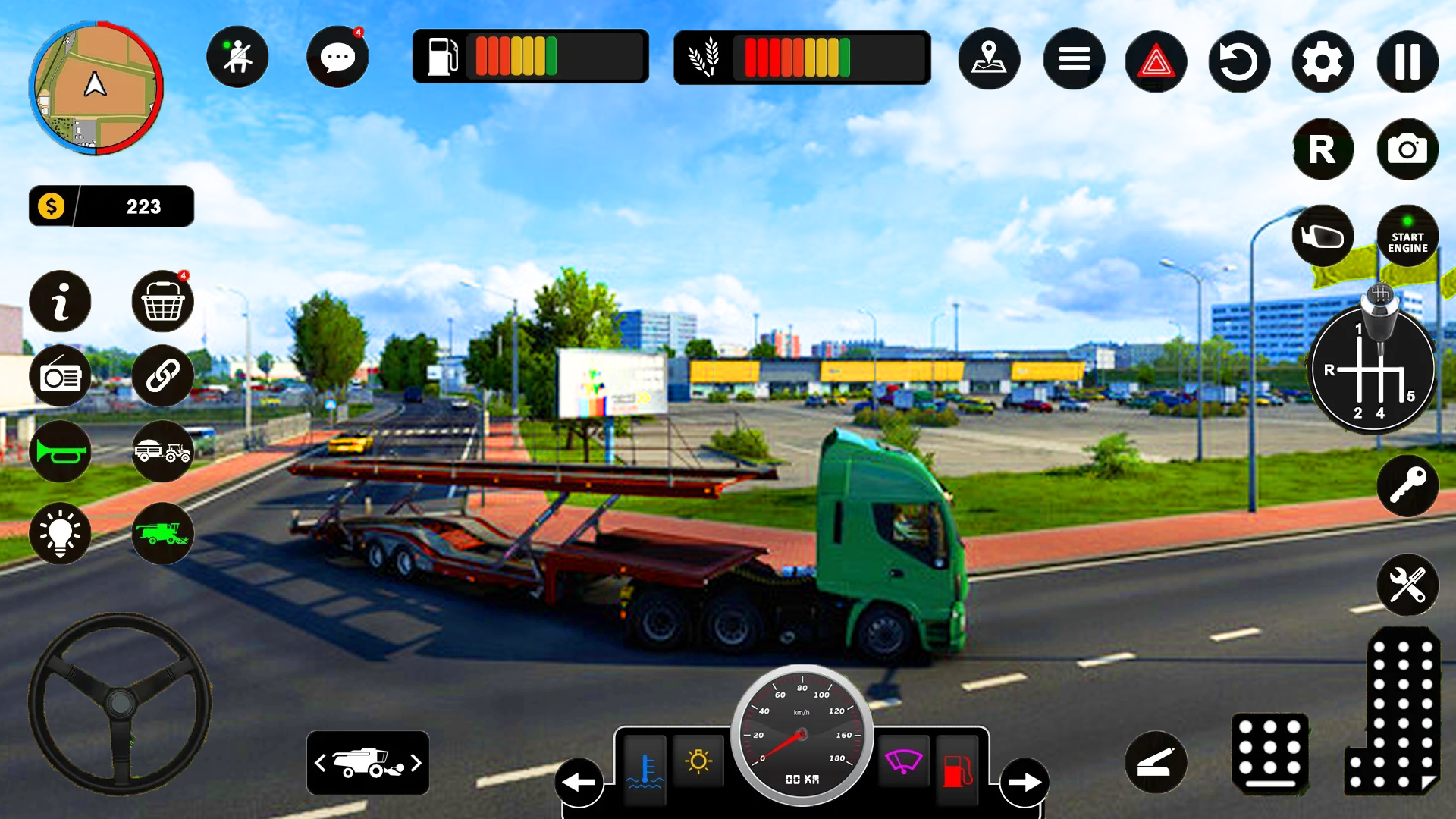Screen dimensions: 1456x819
Task: Sound the green horn
Action: pos(60,452)
